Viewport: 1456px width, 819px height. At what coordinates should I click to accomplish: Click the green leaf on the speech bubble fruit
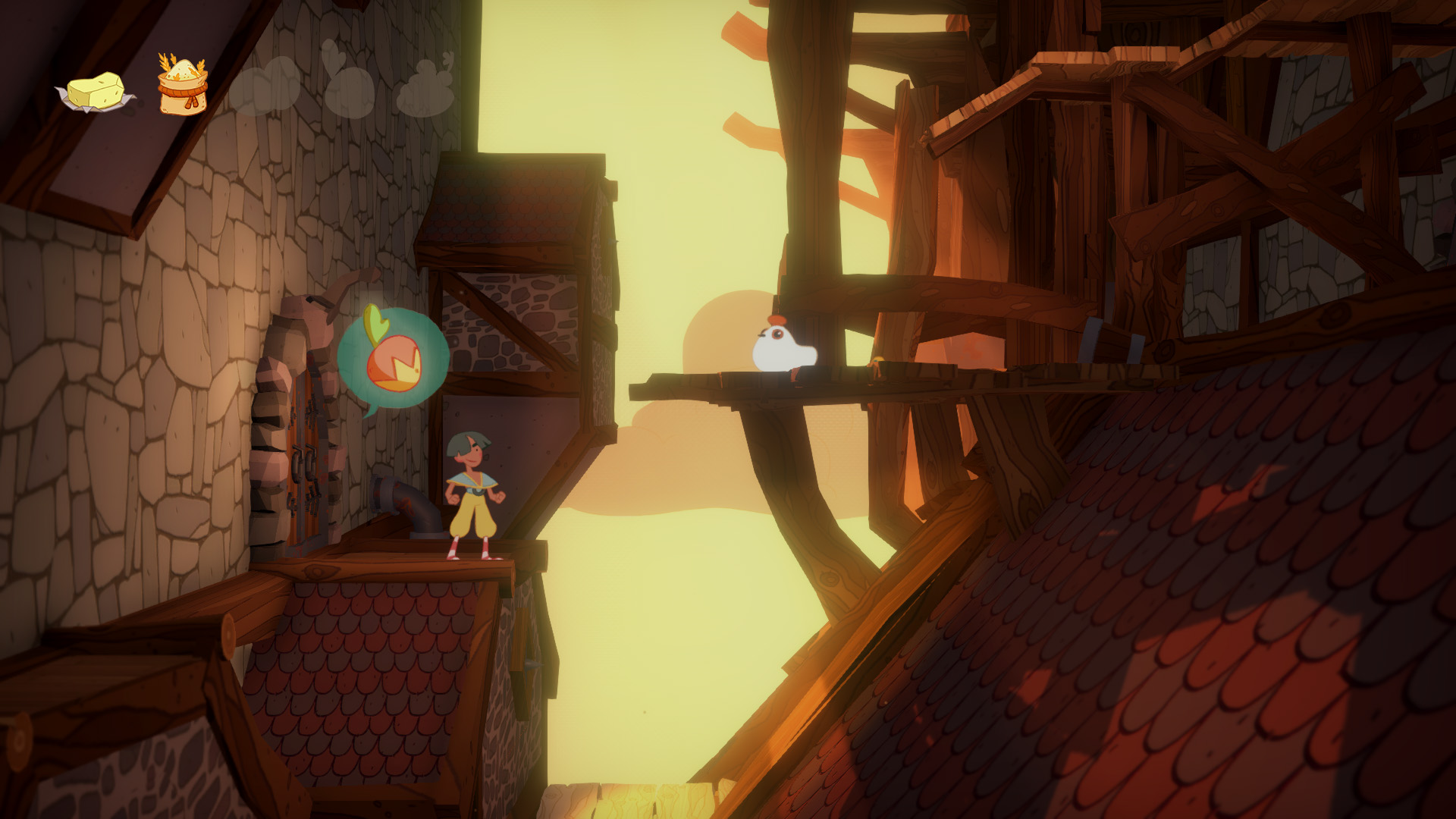(x=375, y=322)
